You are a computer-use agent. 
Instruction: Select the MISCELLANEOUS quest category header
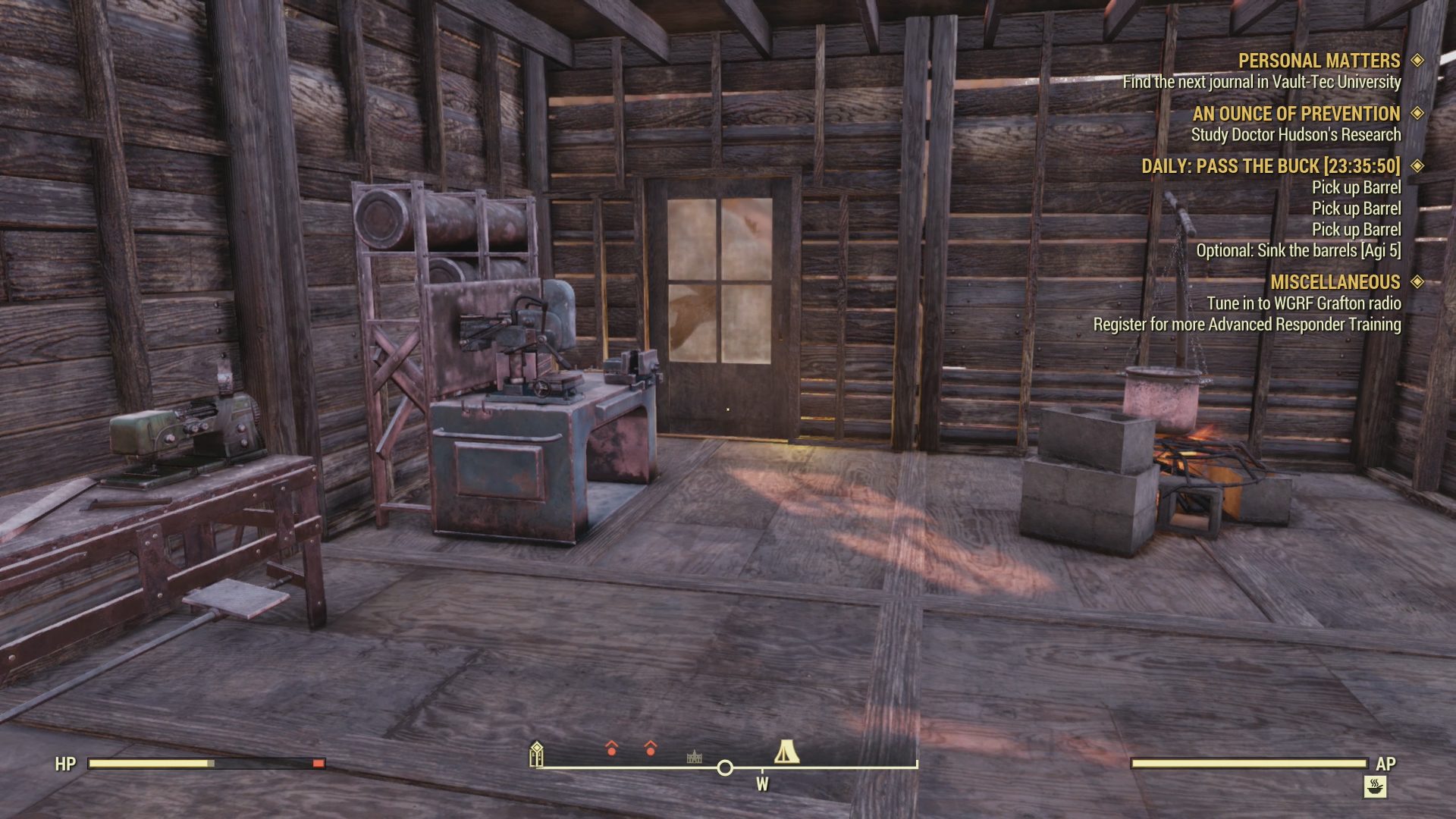(1335, 281)
